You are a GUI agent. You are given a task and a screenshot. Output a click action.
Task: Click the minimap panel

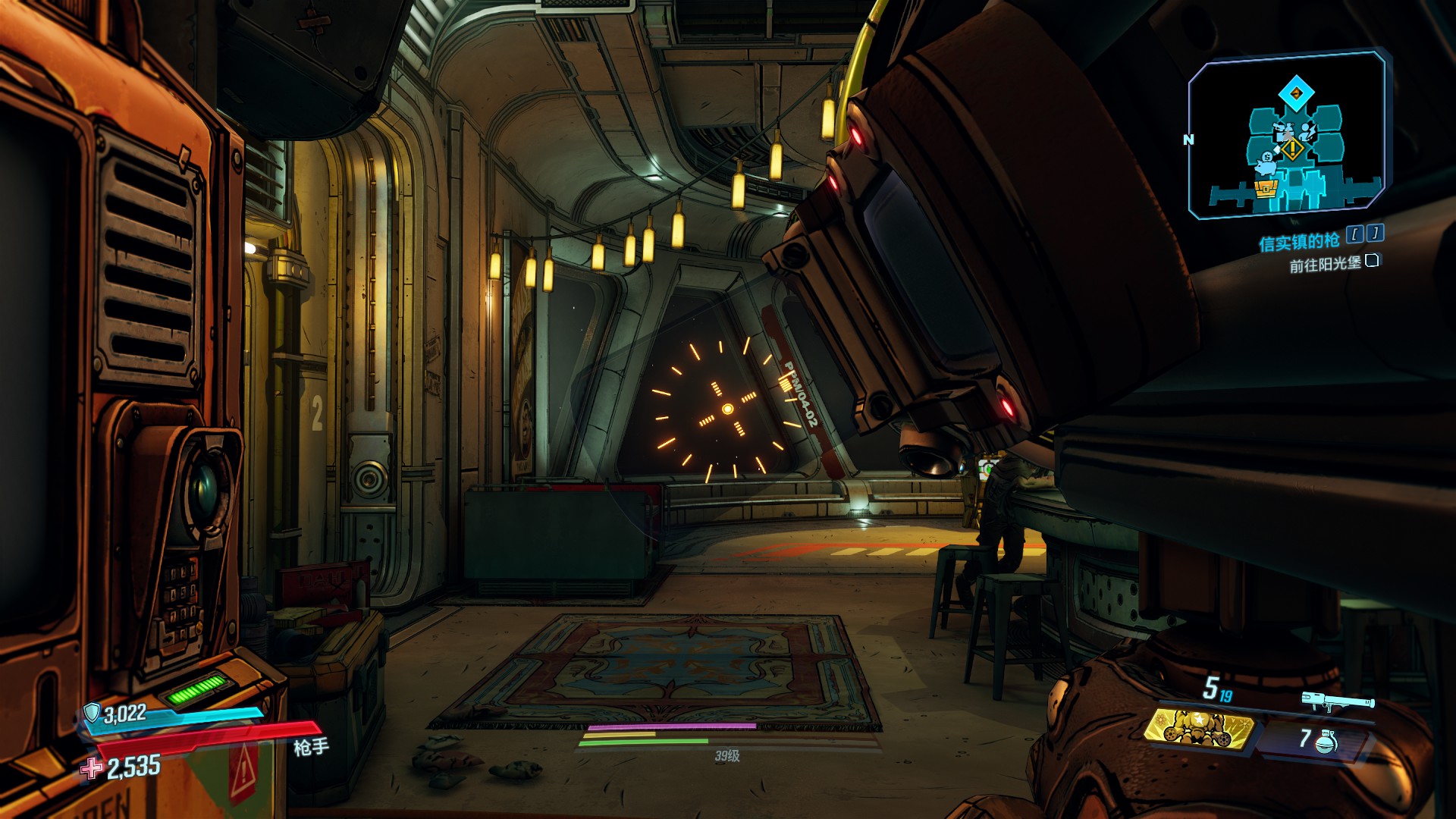(x=1287, y=135)
